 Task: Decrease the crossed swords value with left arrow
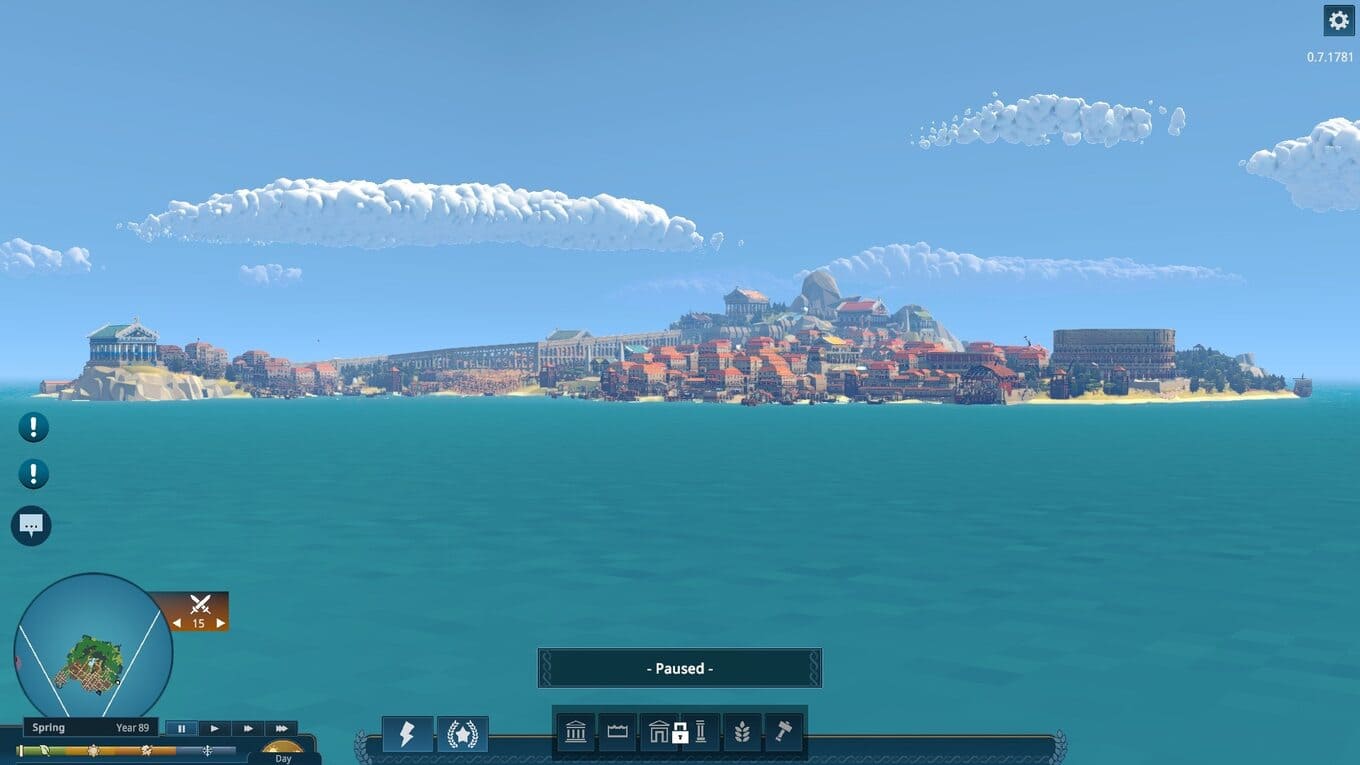pyautogui.click(x=178, y=623)
